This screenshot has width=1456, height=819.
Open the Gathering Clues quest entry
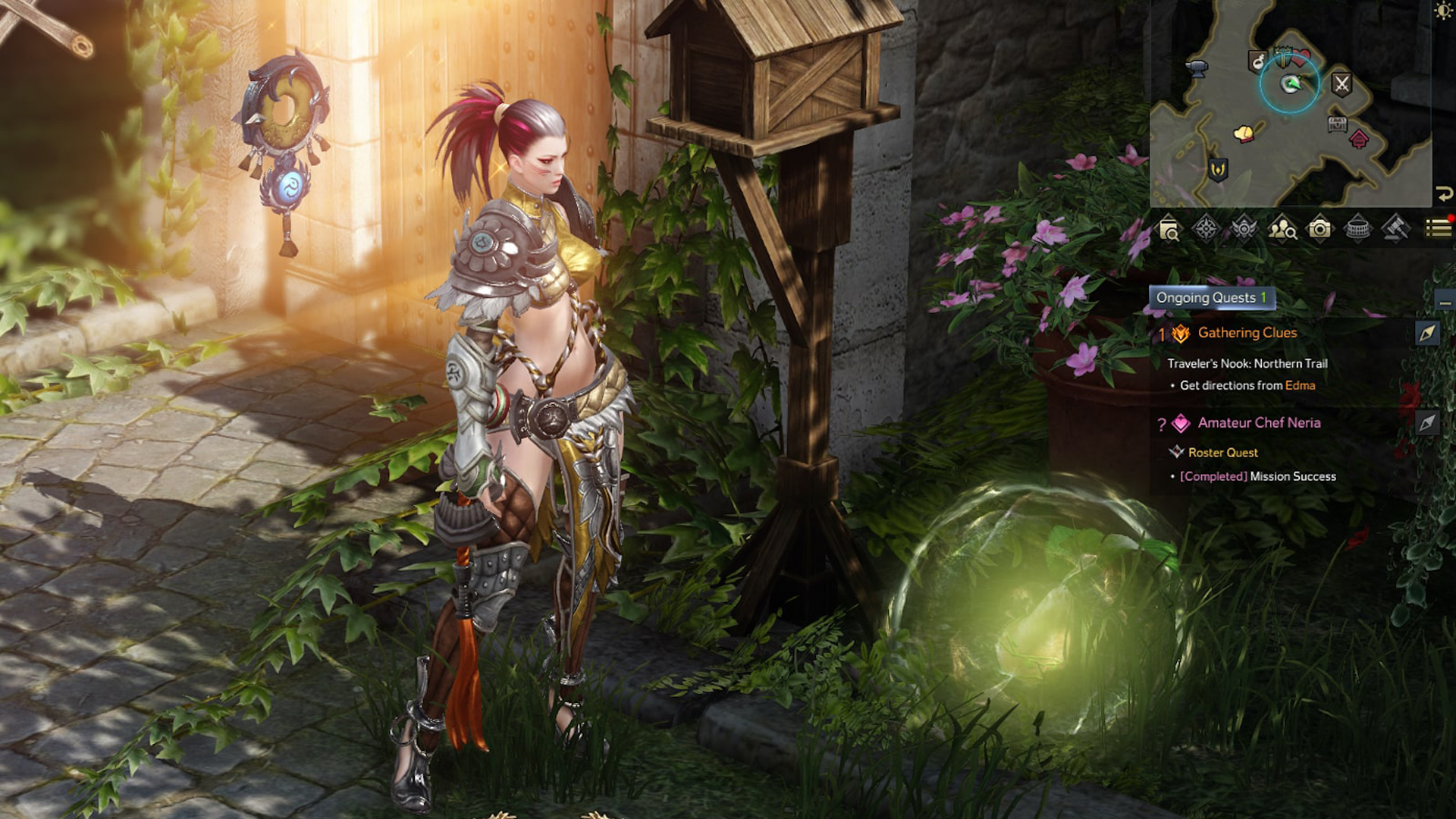coord(1247,333)
